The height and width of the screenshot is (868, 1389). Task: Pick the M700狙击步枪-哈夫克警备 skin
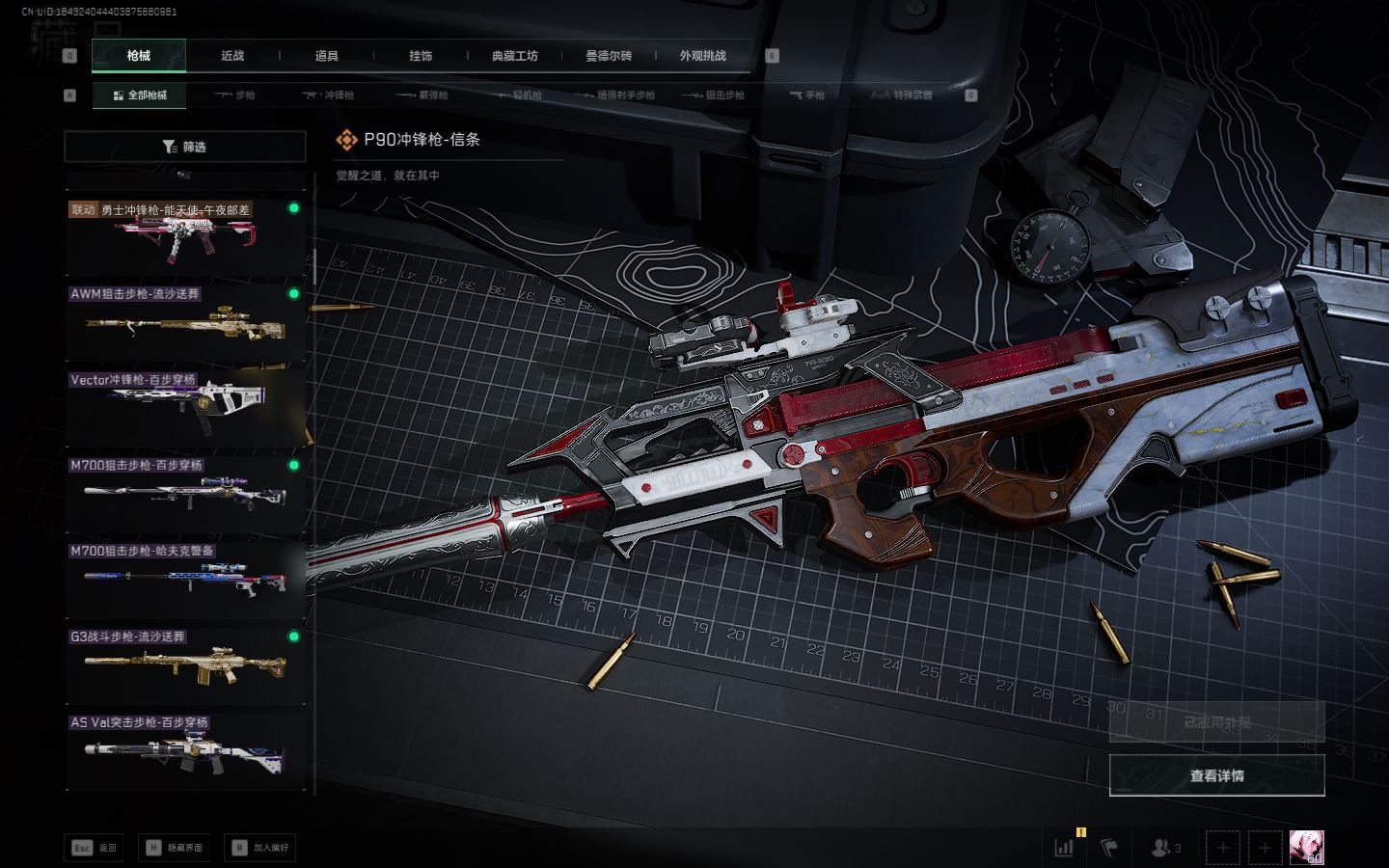[185, 580]
